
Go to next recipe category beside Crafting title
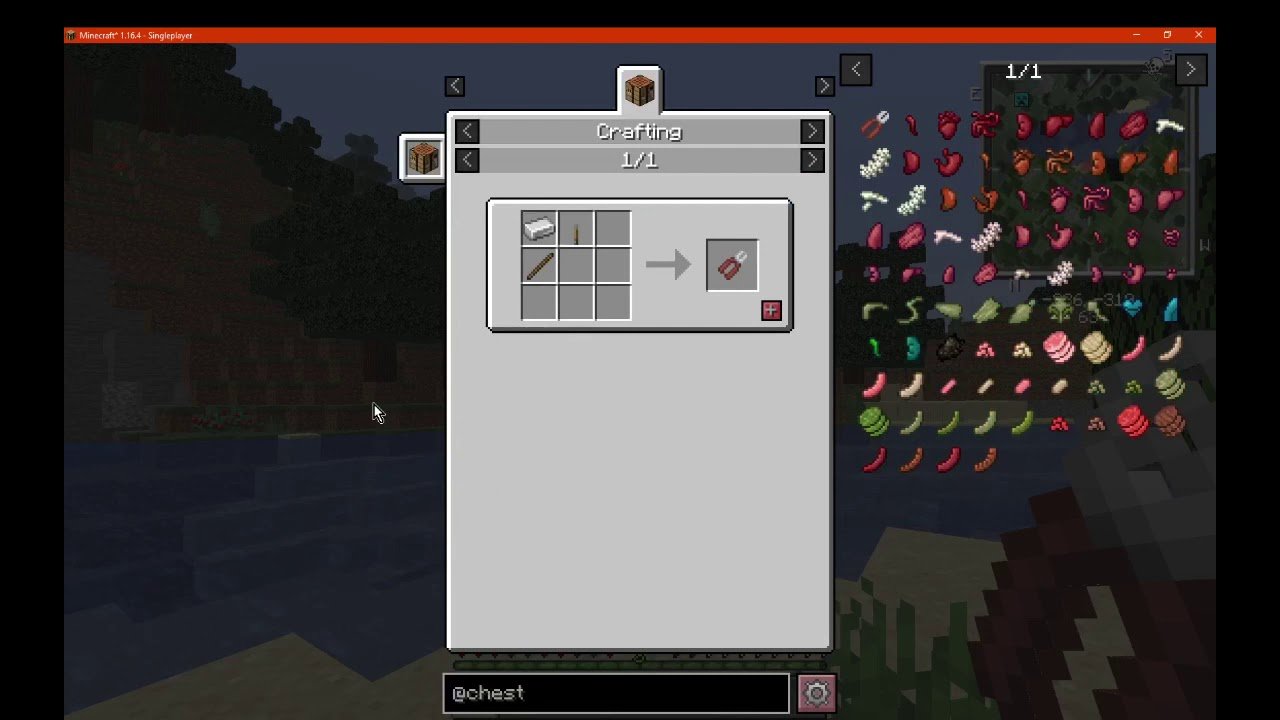point(812,131)
